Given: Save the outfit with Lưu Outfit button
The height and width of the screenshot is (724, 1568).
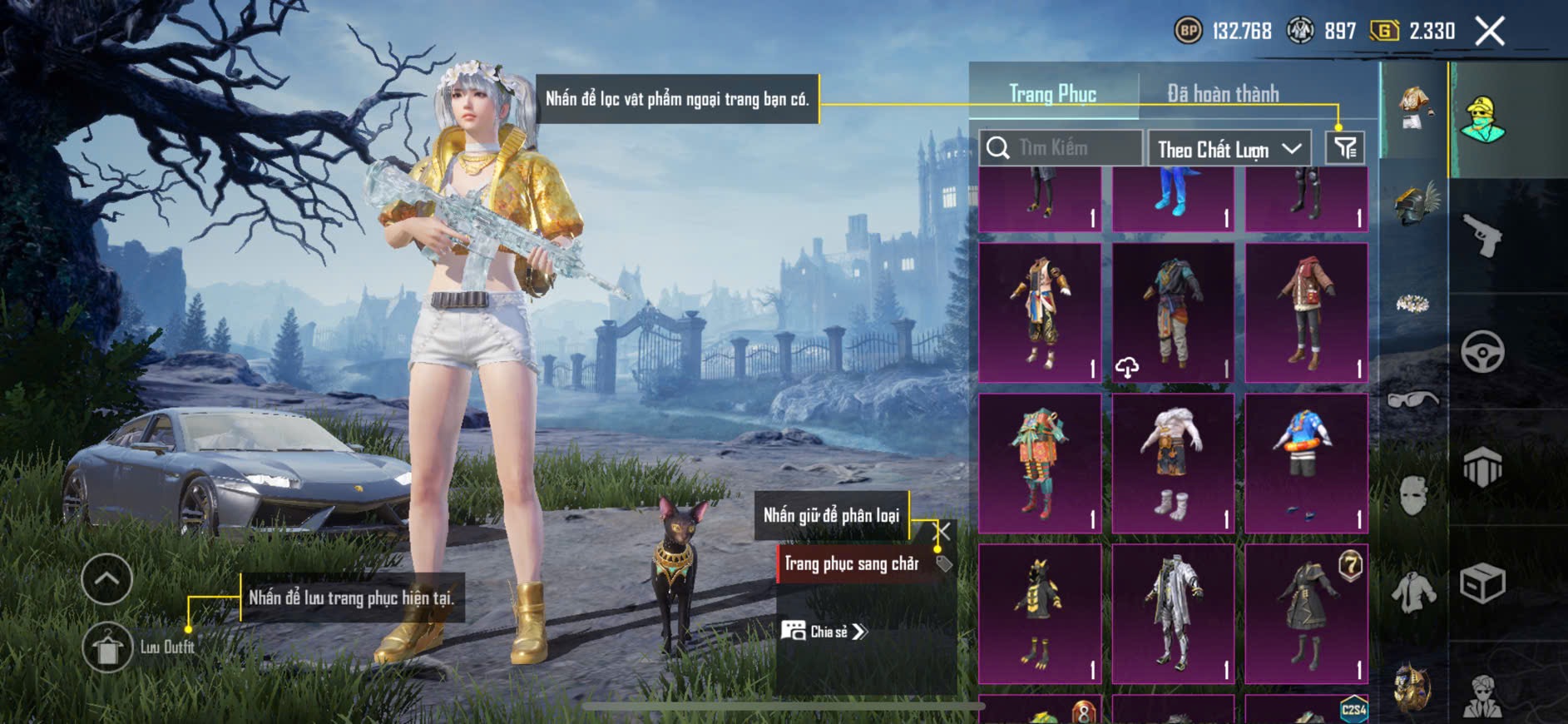Looking at the screenshot, I should [107, 647].
